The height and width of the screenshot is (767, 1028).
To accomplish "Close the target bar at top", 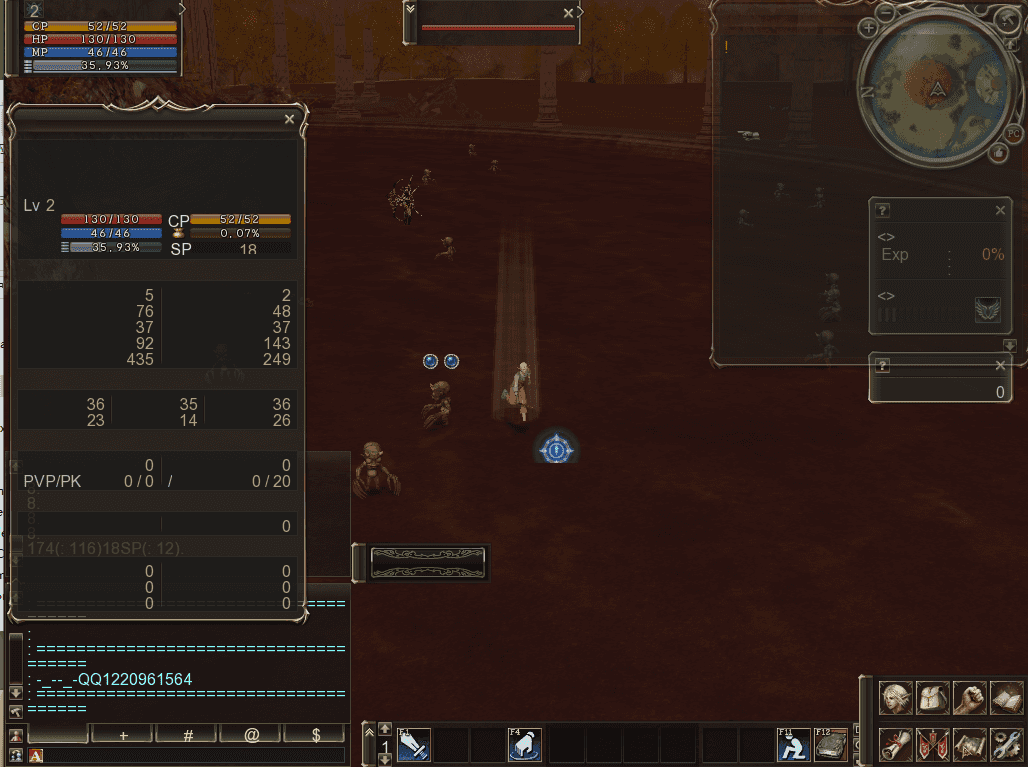I will pyautogui.click(x=568, y=13).
